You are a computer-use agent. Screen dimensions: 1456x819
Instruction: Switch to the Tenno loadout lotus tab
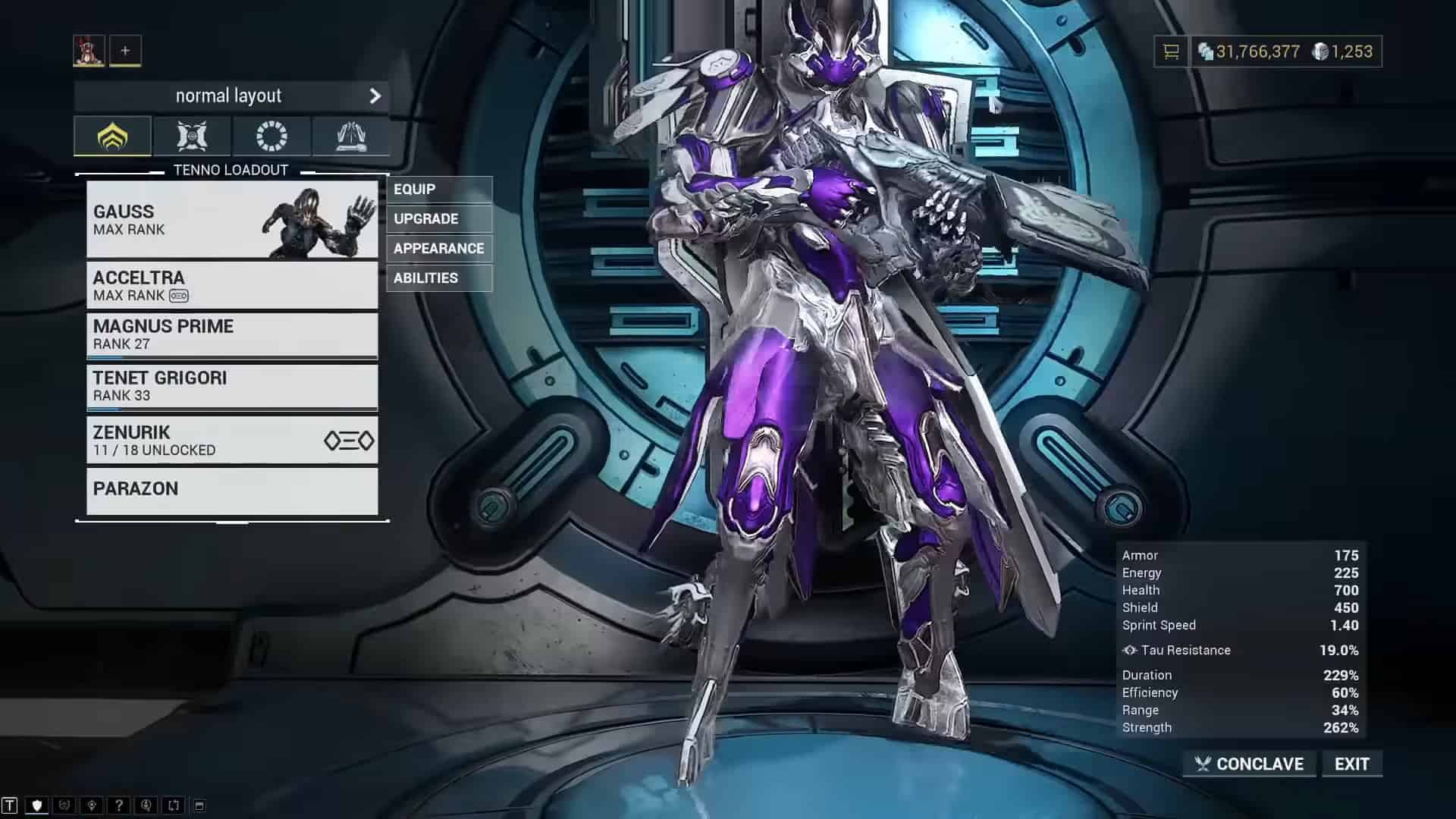click(112, 136)
